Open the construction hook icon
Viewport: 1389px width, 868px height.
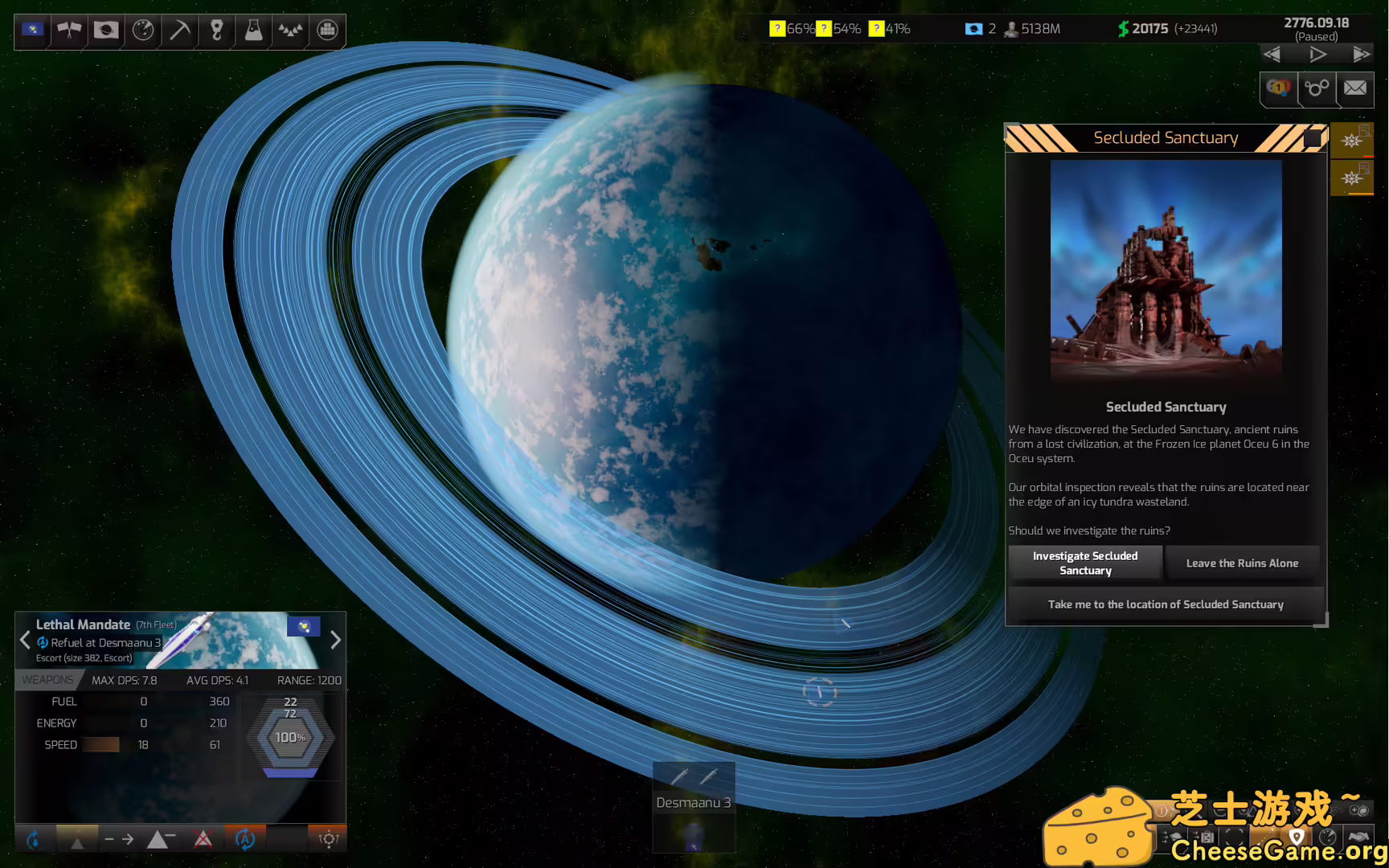[x=215, y=31]
